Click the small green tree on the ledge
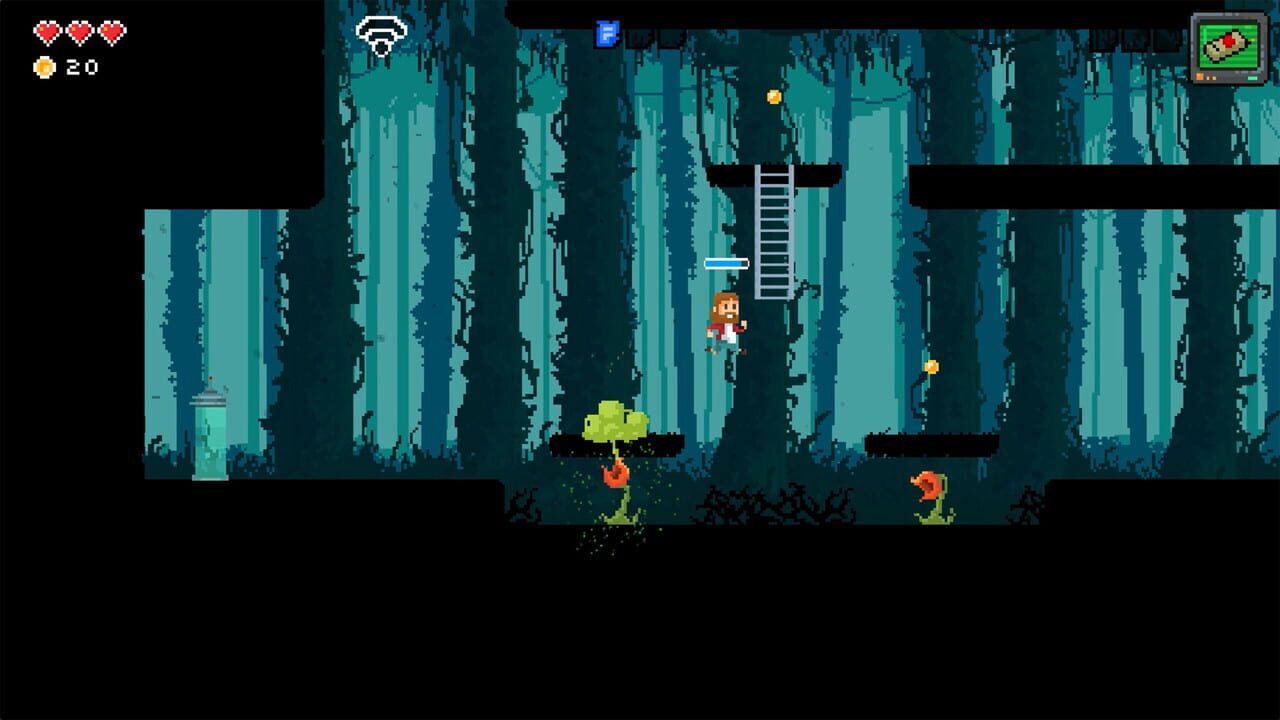 (x=614, y=420)
